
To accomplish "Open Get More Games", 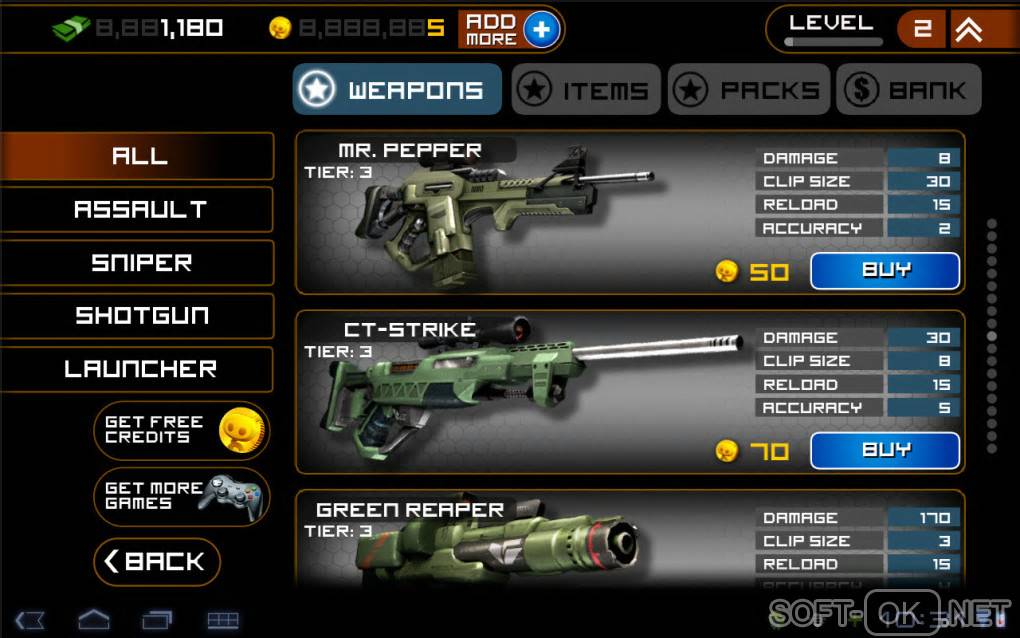I will [182, 496].
